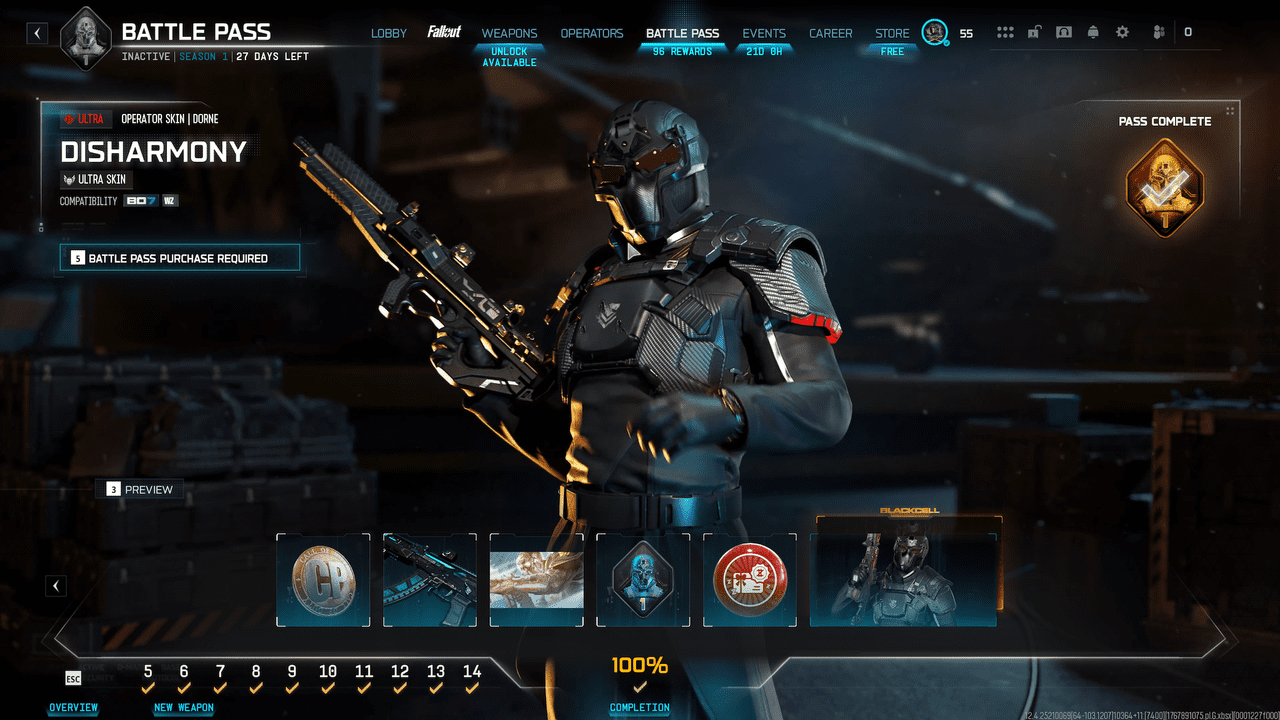This screenshot has width=1280, height=720.
Task: Switch to the Weapons tab
Action: [x=509, y=33]
